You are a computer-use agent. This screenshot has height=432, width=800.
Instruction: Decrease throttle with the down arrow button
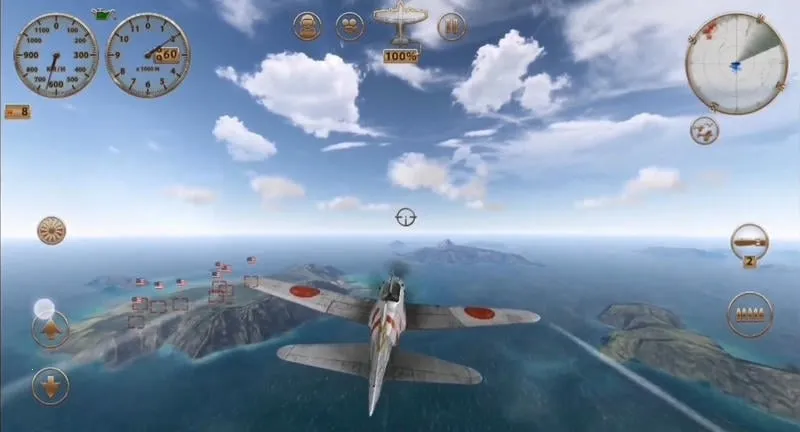[50, 385]
